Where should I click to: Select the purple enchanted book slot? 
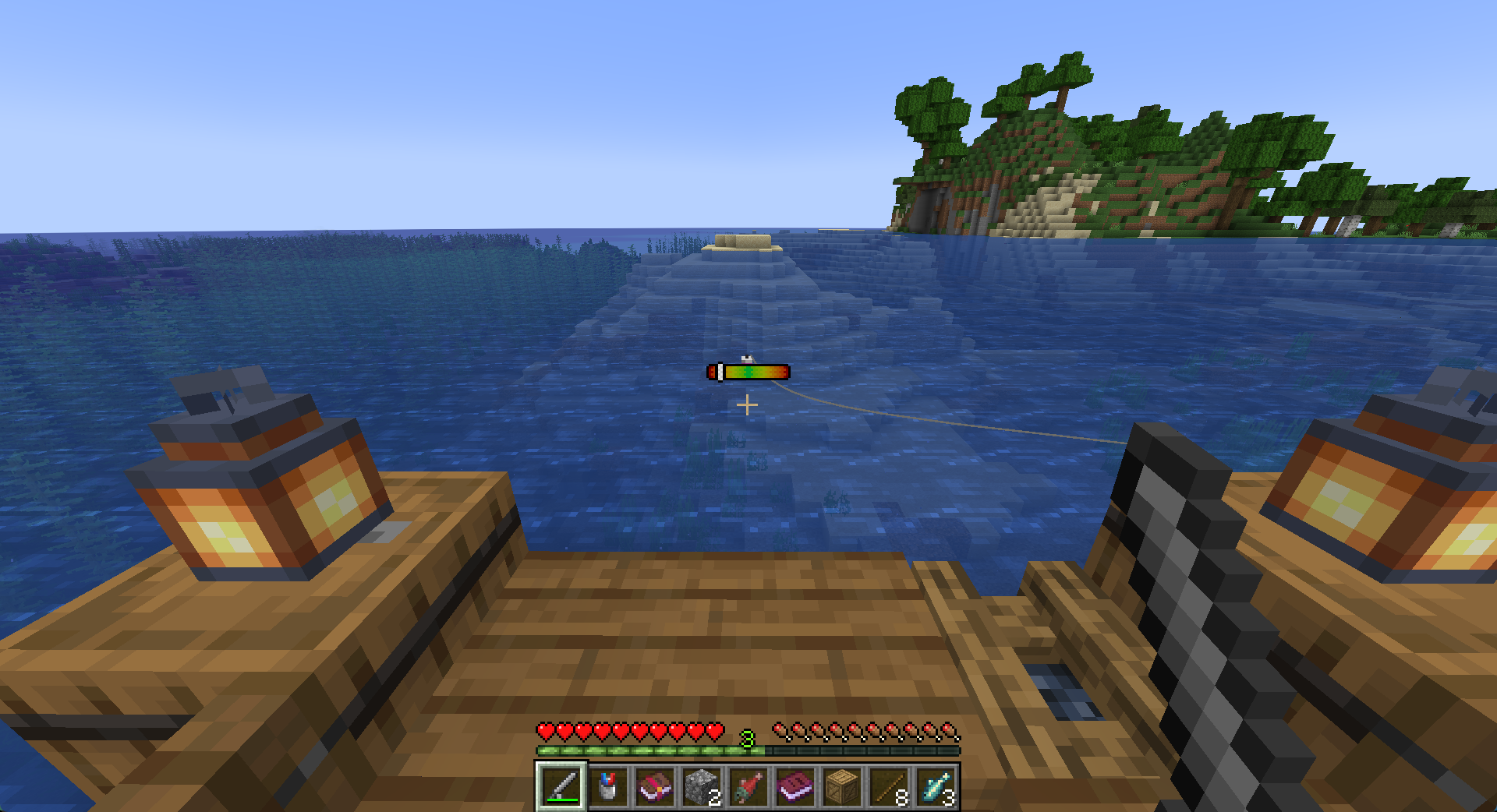click(x=795, y=786)
